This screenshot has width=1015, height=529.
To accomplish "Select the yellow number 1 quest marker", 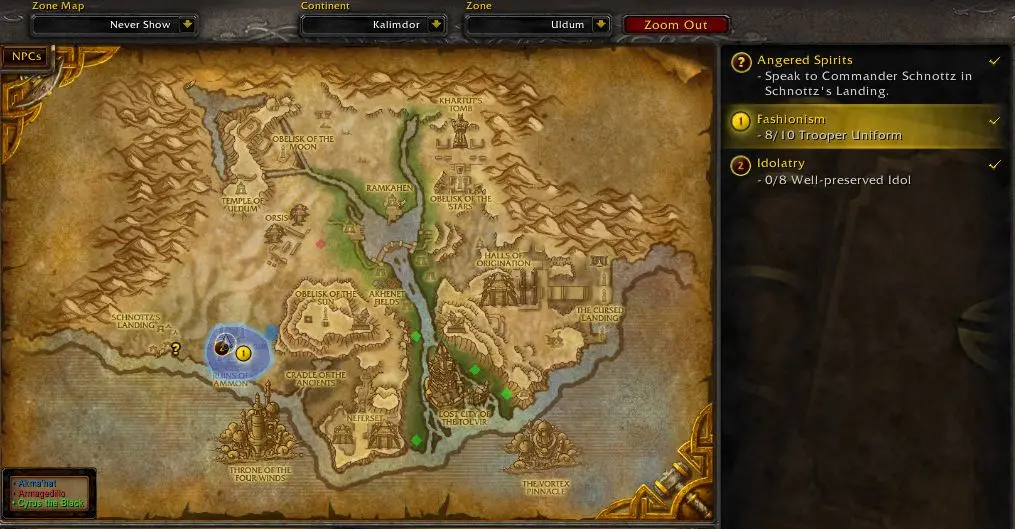I will coord(243,352).
